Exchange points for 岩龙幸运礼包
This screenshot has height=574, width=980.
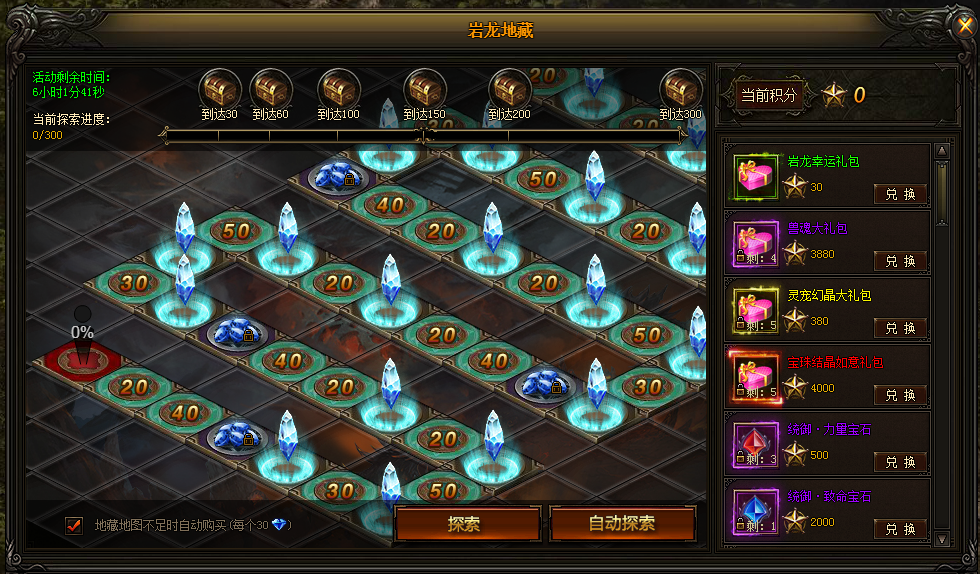click(900, 194)
